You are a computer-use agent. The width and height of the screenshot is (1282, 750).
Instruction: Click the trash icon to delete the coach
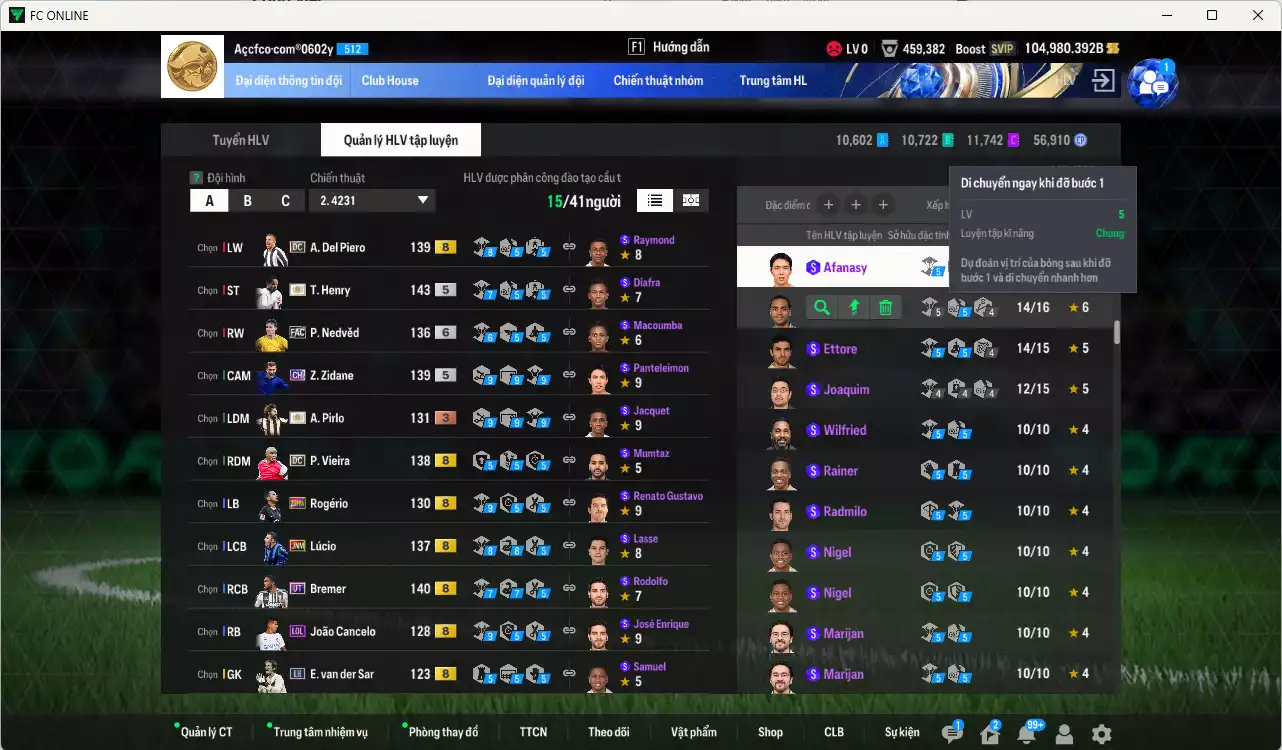(884, 308)
